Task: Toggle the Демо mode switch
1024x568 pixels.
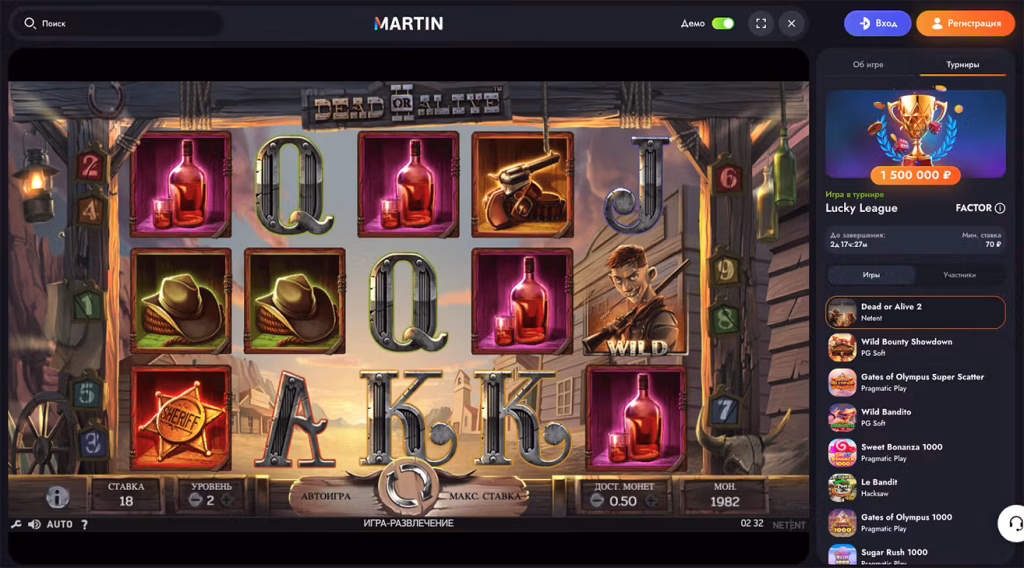Action: 722,23
